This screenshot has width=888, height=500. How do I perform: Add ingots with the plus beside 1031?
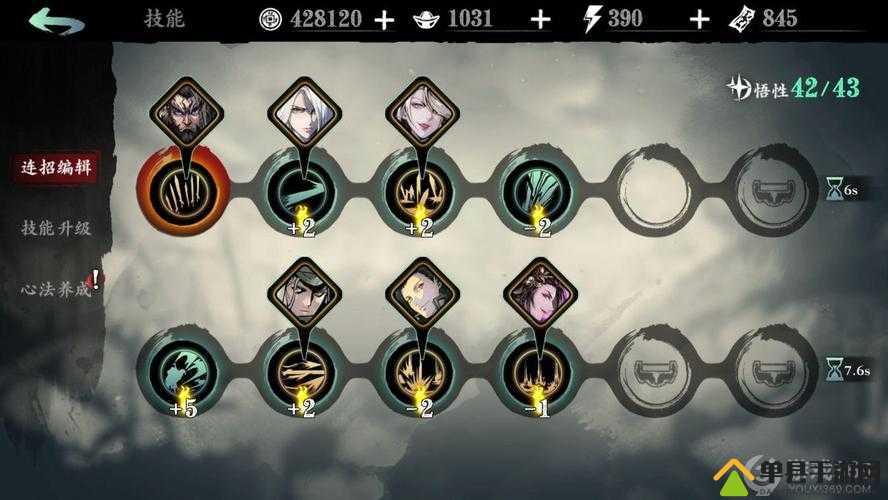pyautogui.click(x=541, y=19)
